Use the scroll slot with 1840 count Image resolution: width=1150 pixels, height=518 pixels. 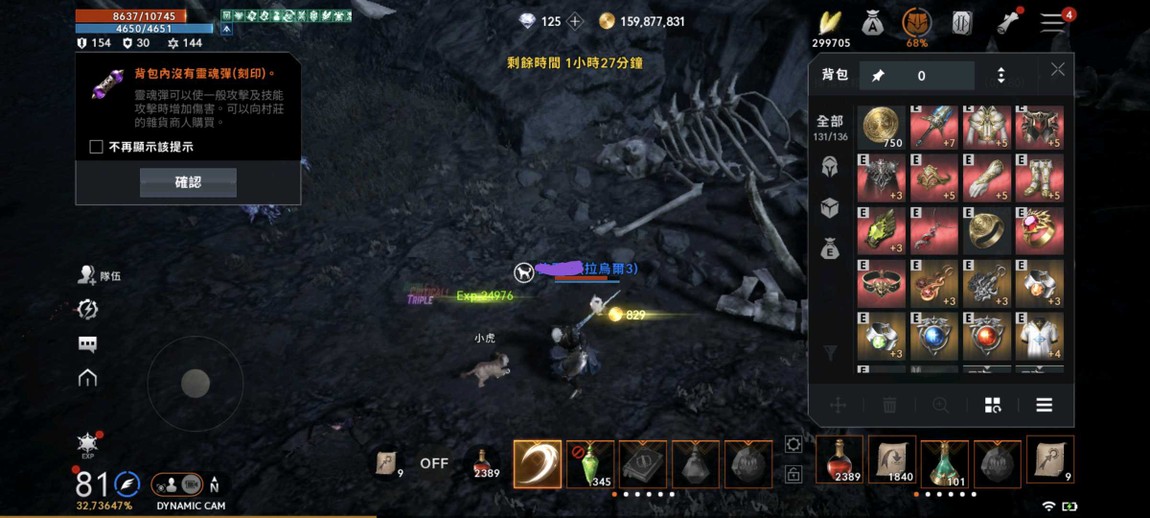892,460
